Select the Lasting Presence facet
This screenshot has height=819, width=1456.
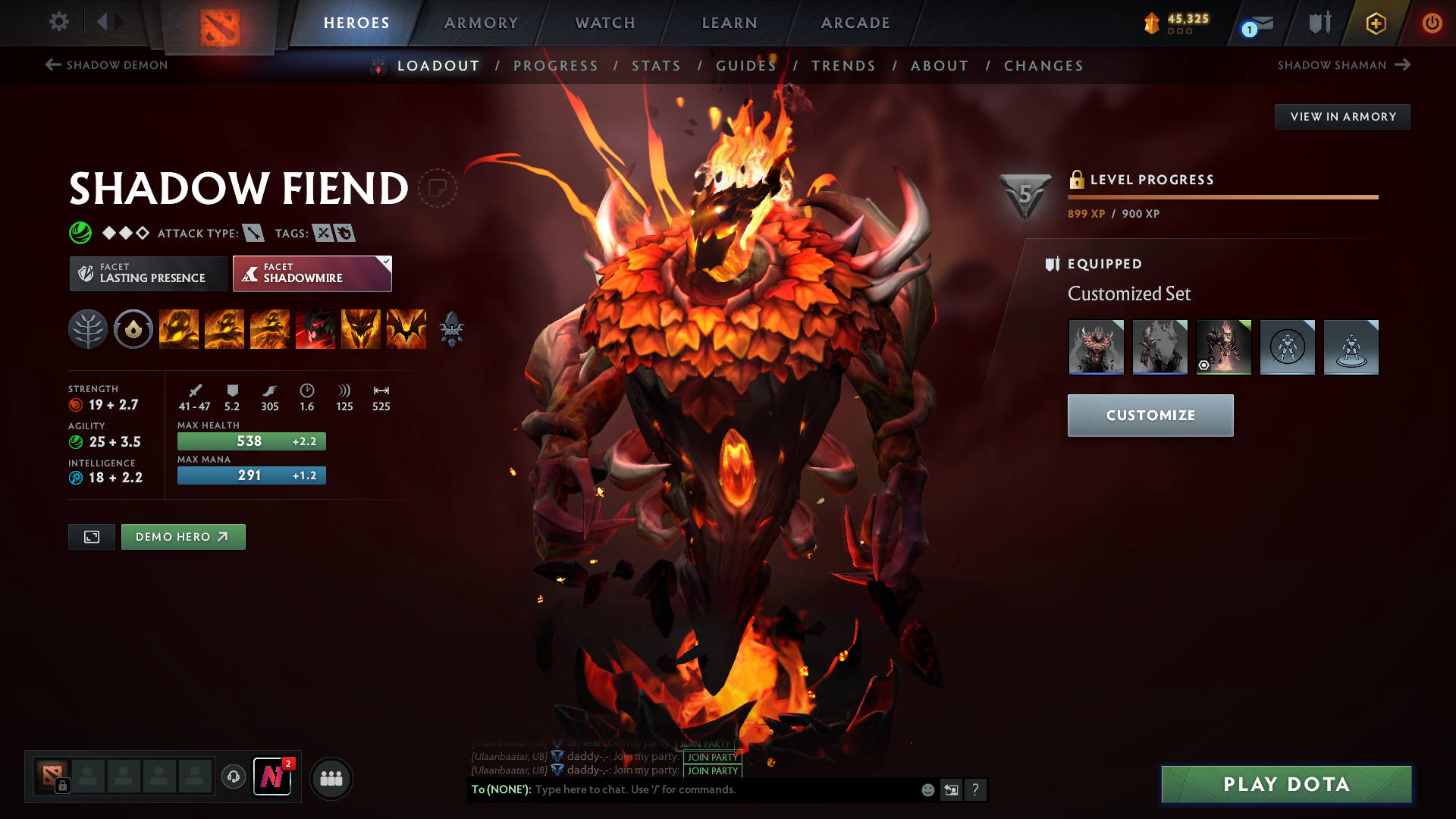(x=147, y=273)
